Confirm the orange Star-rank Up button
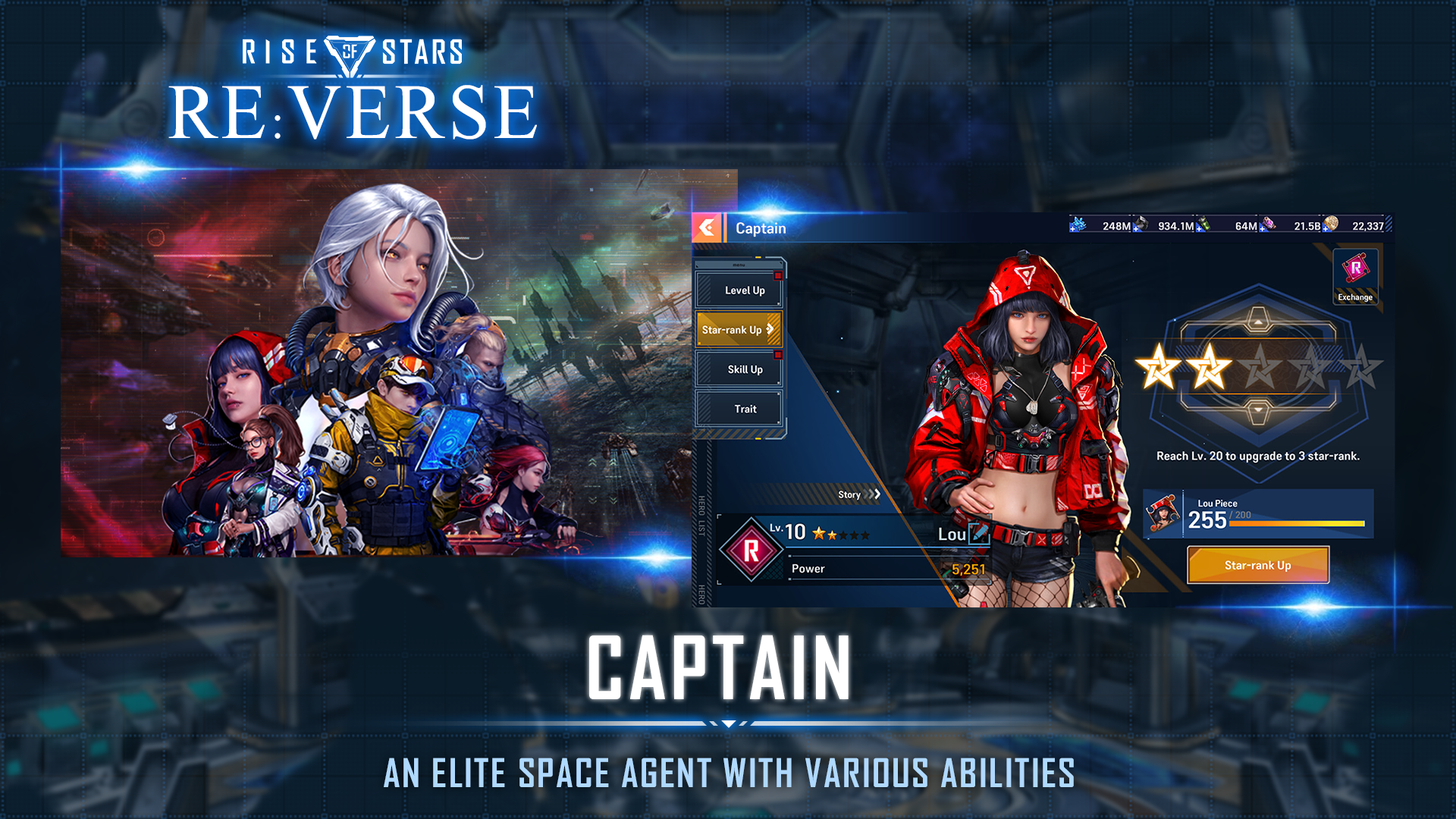This screenshot has height=819, width=1456. coord(1257,565)
